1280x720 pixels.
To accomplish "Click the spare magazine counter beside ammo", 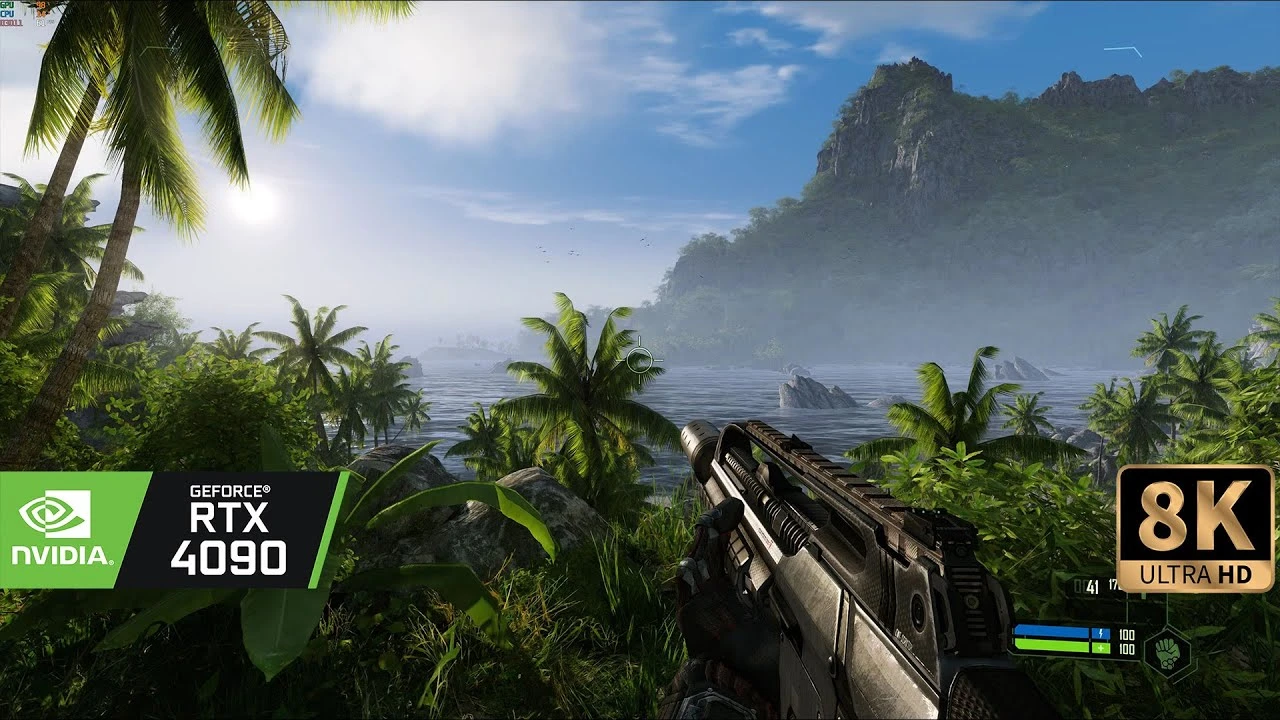I will 1114,584.
